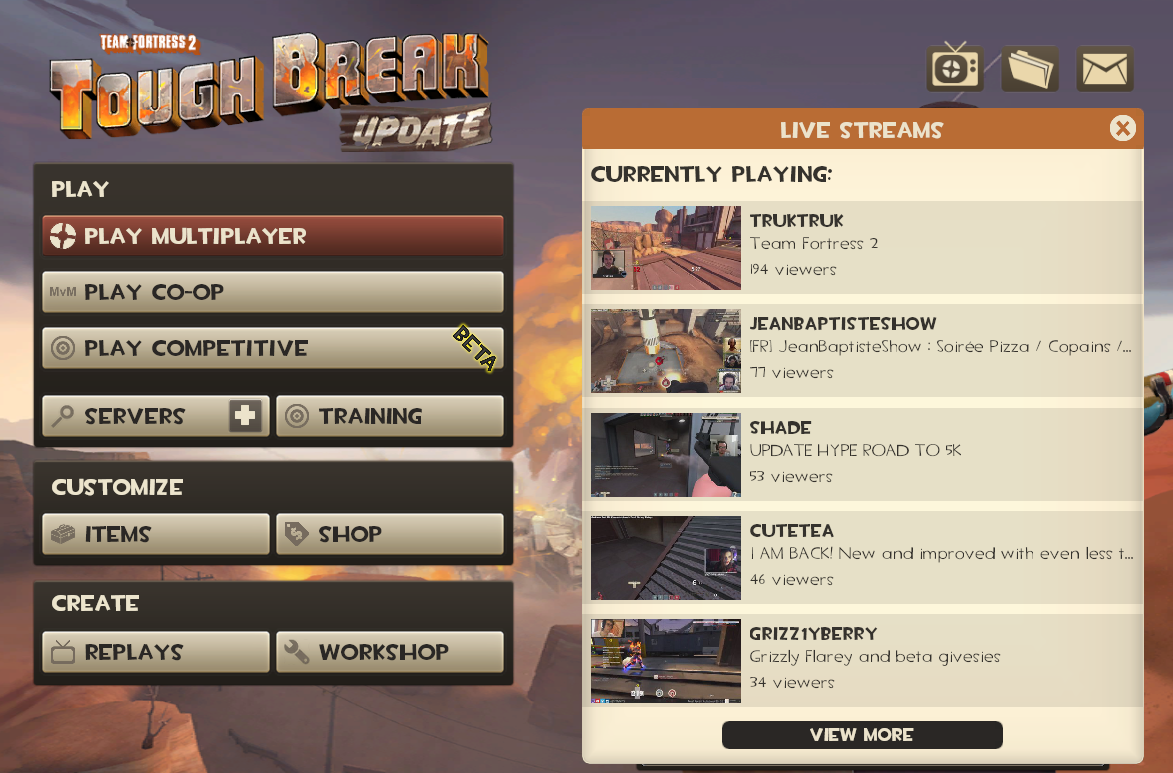
Task: Select the JeanBaptisteShow stream row
Action: (x=862, y=349)
